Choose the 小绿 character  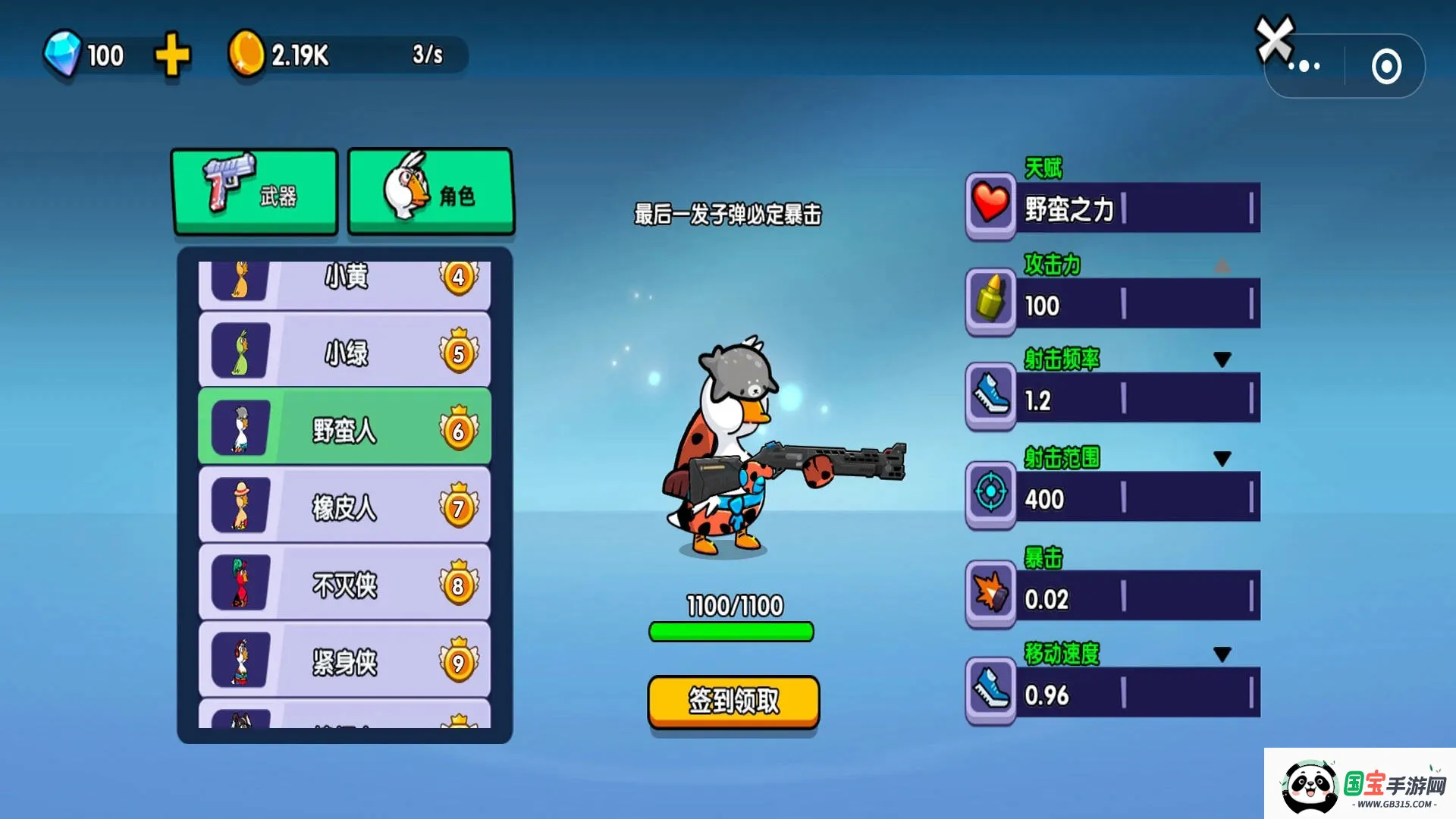coord(344,352)
